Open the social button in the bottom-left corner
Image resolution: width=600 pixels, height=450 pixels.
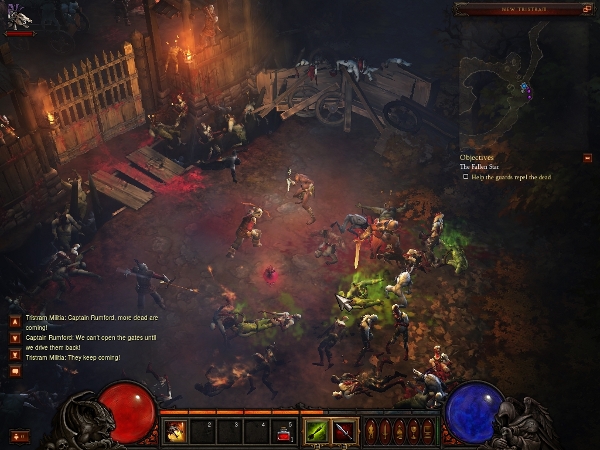(18, 436)
